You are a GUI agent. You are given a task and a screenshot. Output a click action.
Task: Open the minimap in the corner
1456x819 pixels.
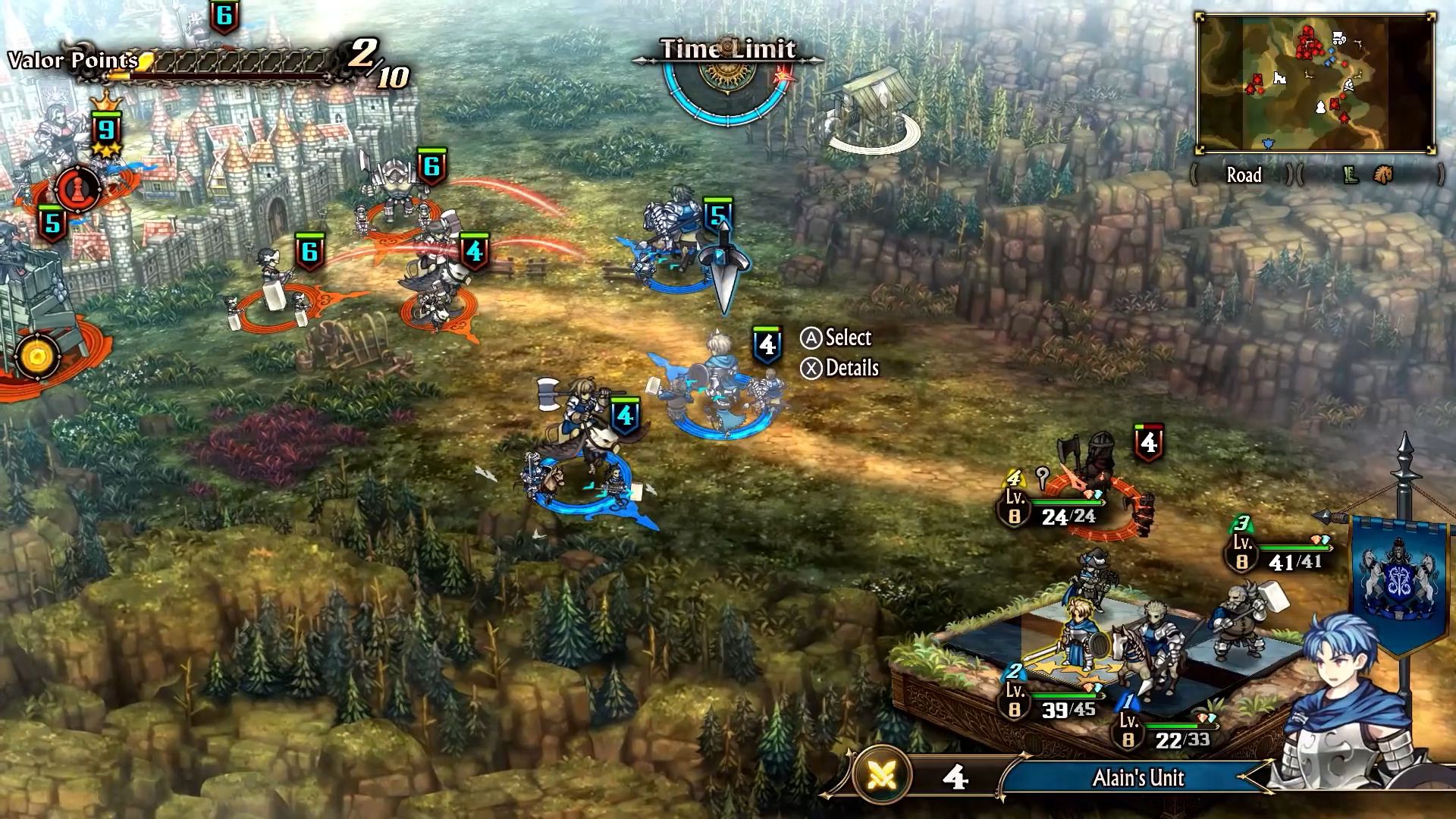(1316, 83)
